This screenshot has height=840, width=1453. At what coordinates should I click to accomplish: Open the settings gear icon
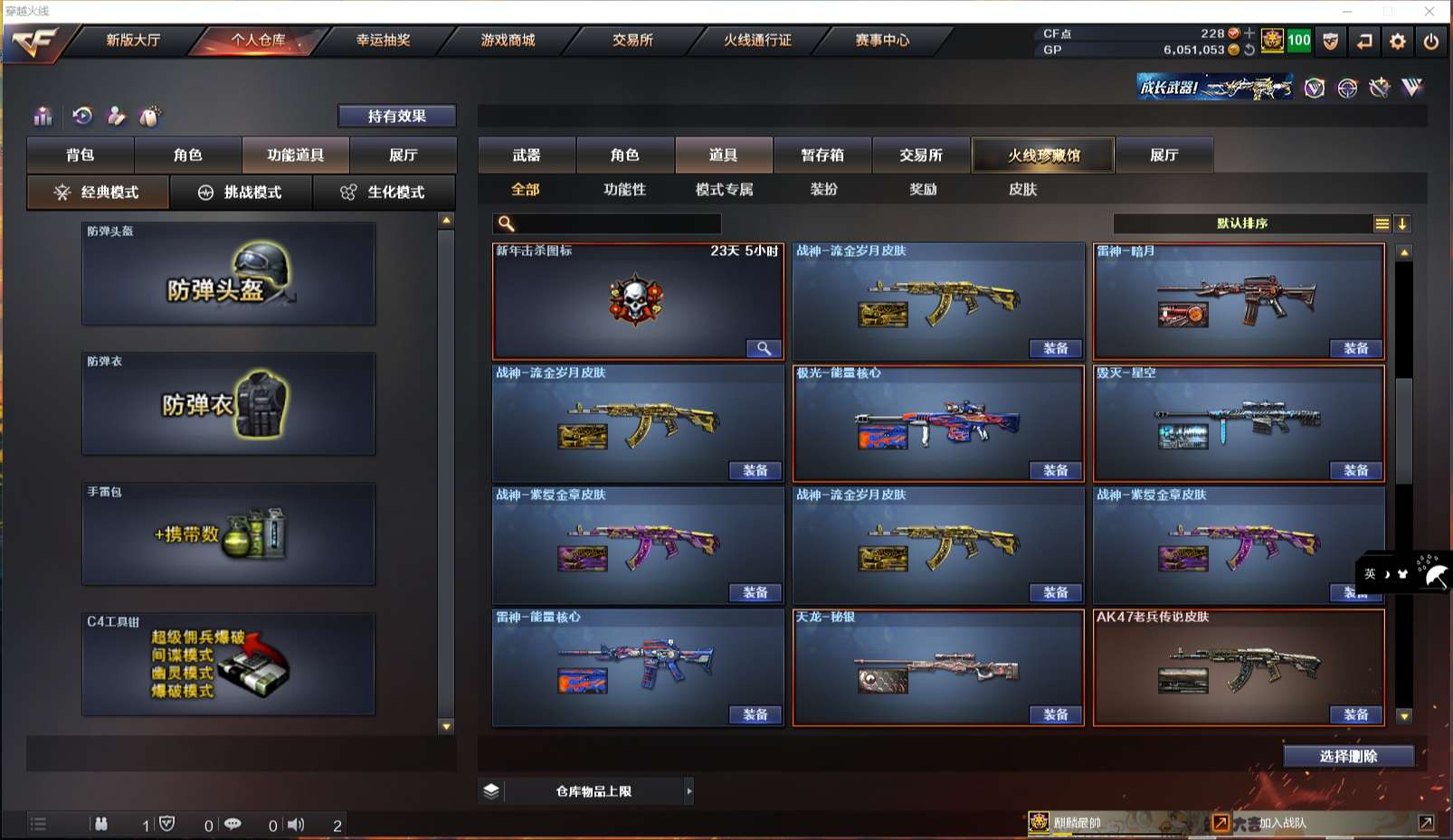click(x=1398, y=42)
